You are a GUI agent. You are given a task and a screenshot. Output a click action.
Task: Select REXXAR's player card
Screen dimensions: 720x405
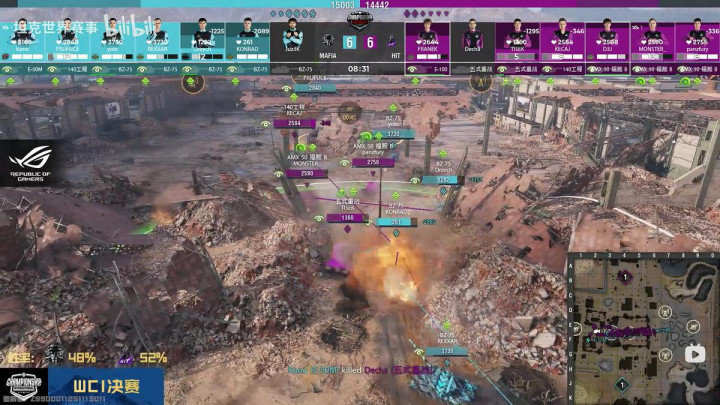(x=157, y=37)
